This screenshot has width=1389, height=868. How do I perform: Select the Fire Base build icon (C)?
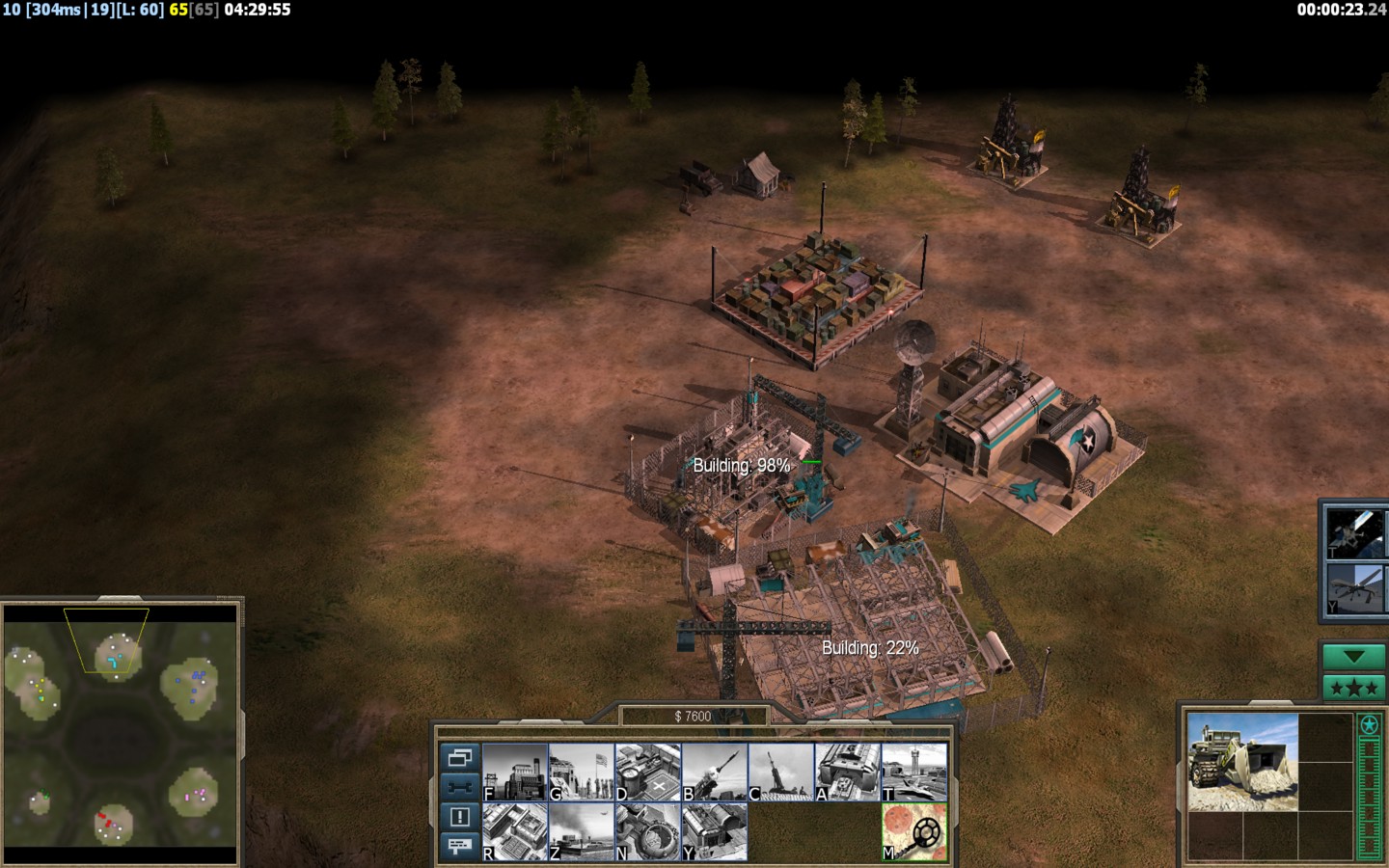click(x=781, y=772)
